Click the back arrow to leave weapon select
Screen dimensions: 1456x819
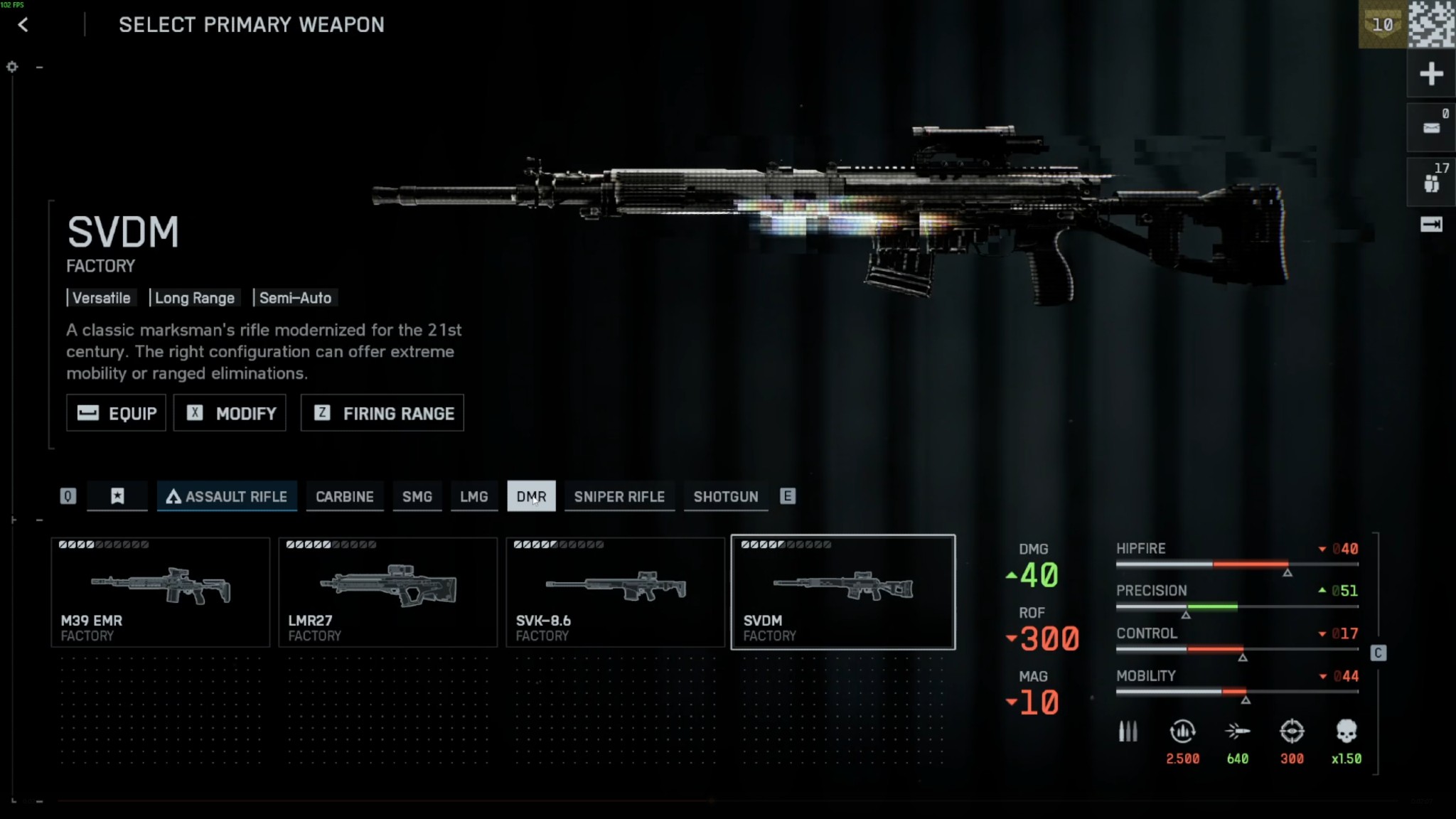pyautogui.click(x=22, y=25)
